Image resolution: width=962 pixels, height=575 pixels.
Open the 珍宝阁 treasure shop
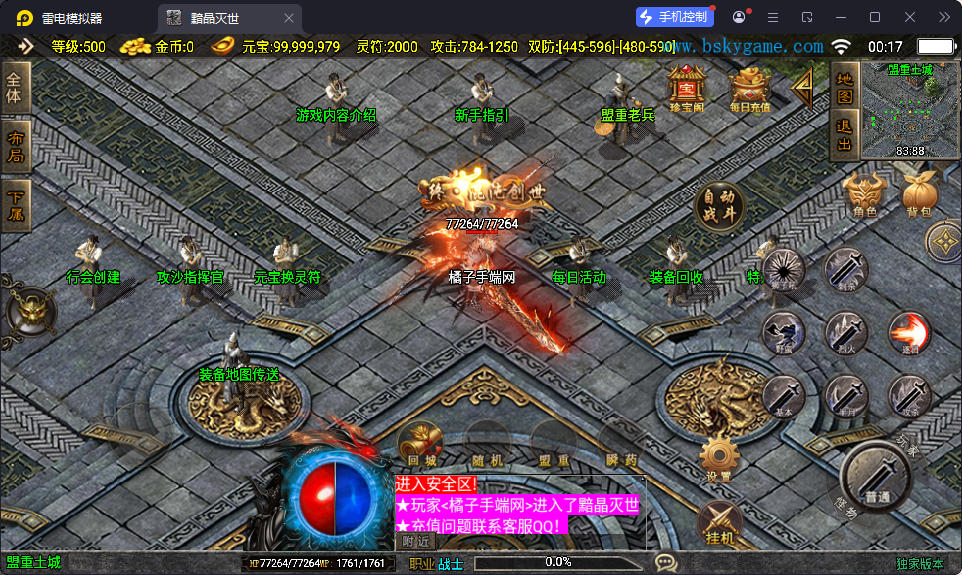[687, 86]
